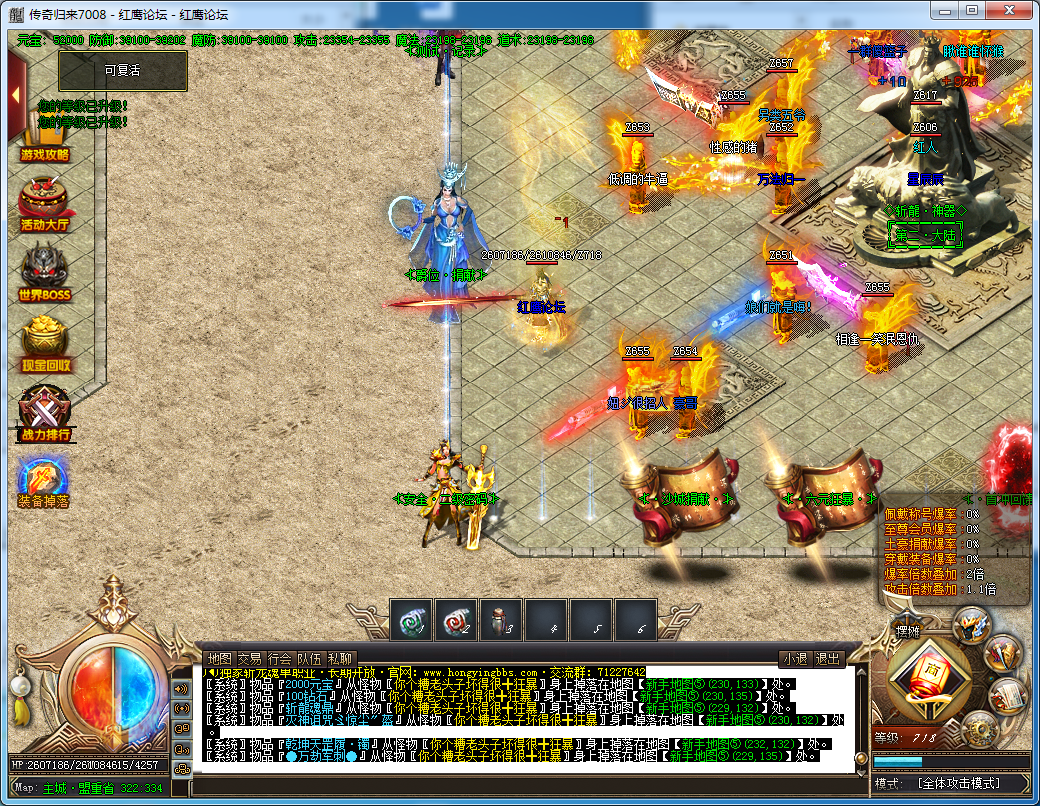The height and width of the screenshot is (806, 1040).
Task: Collapse the left side menu arrow
Action: [16, 96]
